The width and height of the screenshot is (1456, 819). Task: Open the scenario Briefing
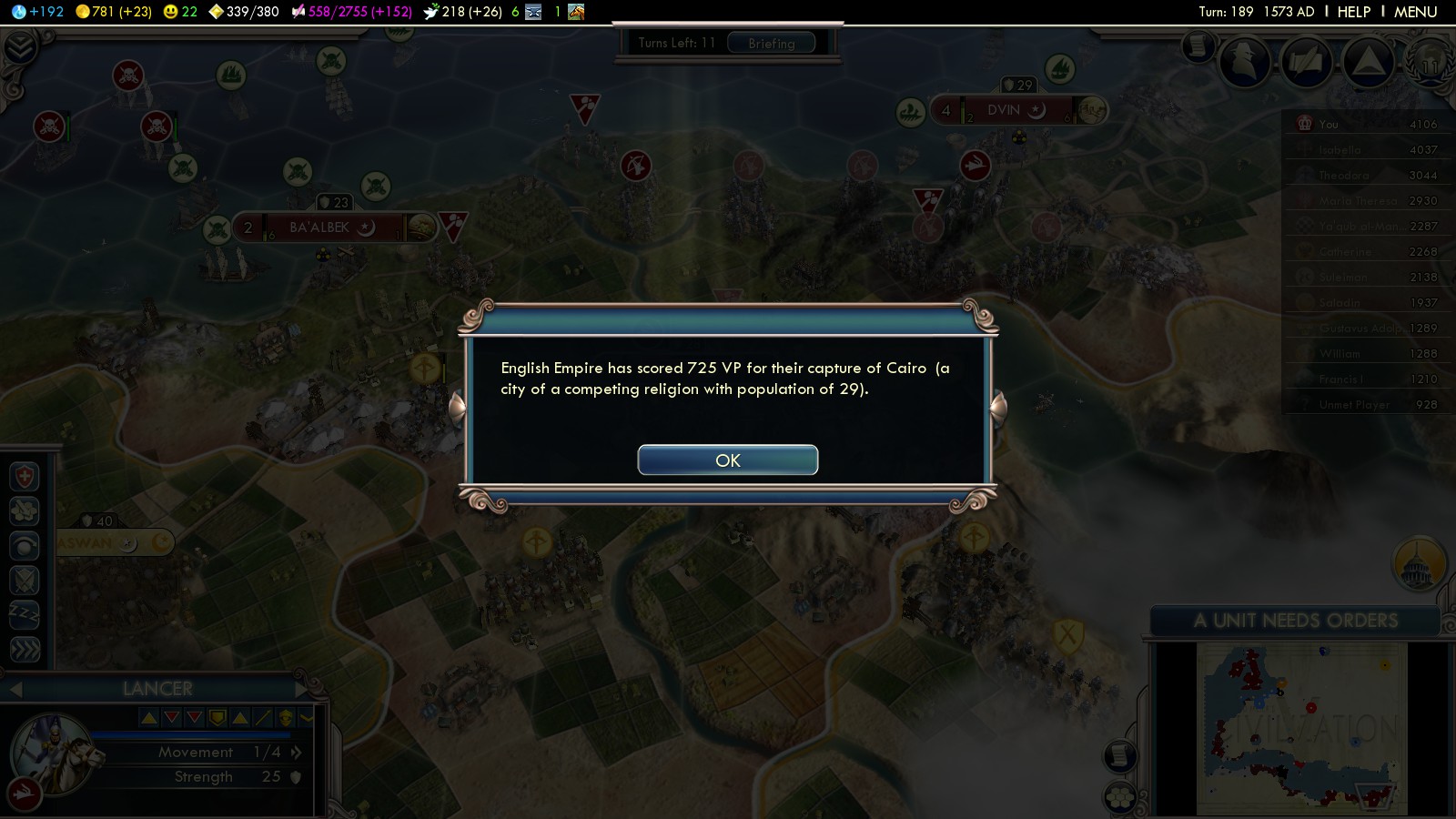coord(771,43)
